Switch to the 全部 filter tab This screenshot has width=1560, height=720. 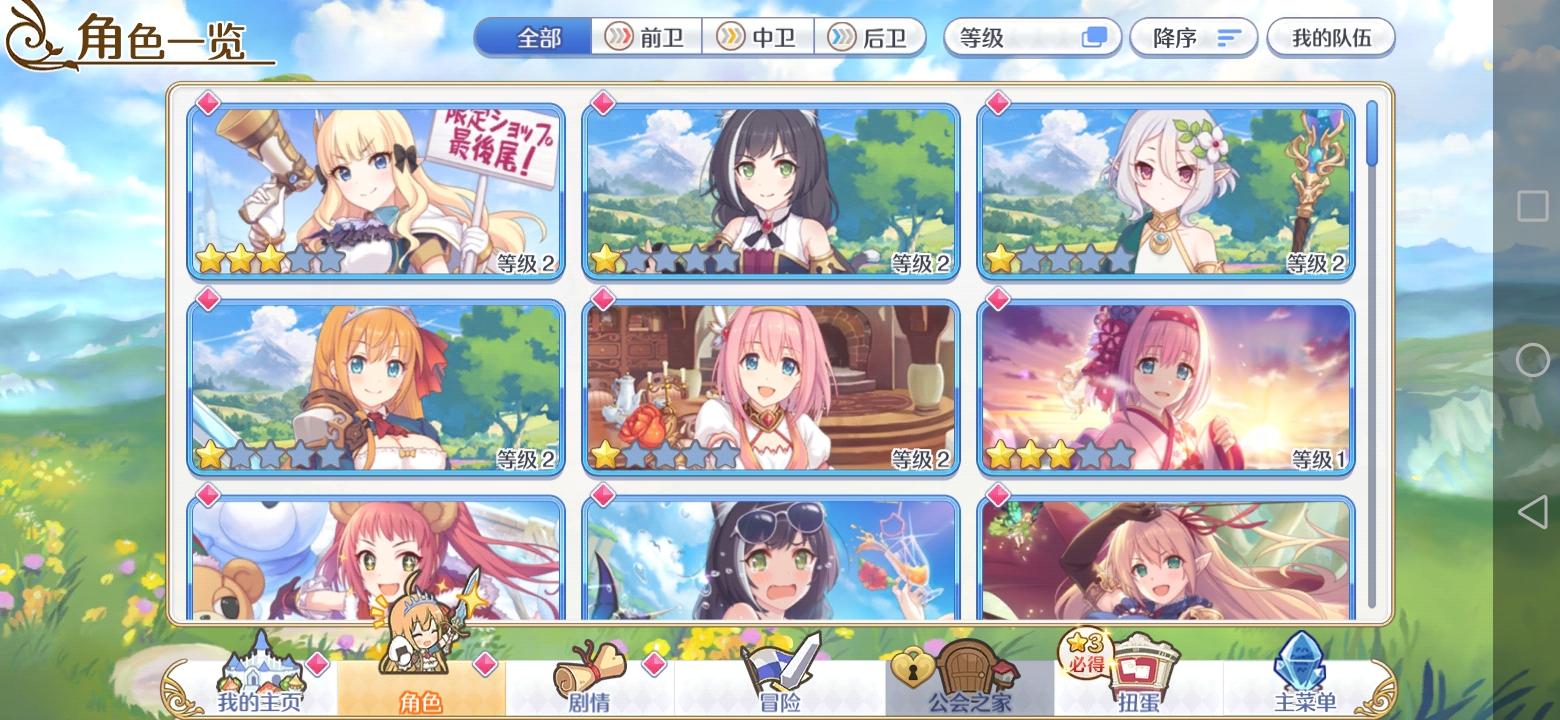(533, 37)
